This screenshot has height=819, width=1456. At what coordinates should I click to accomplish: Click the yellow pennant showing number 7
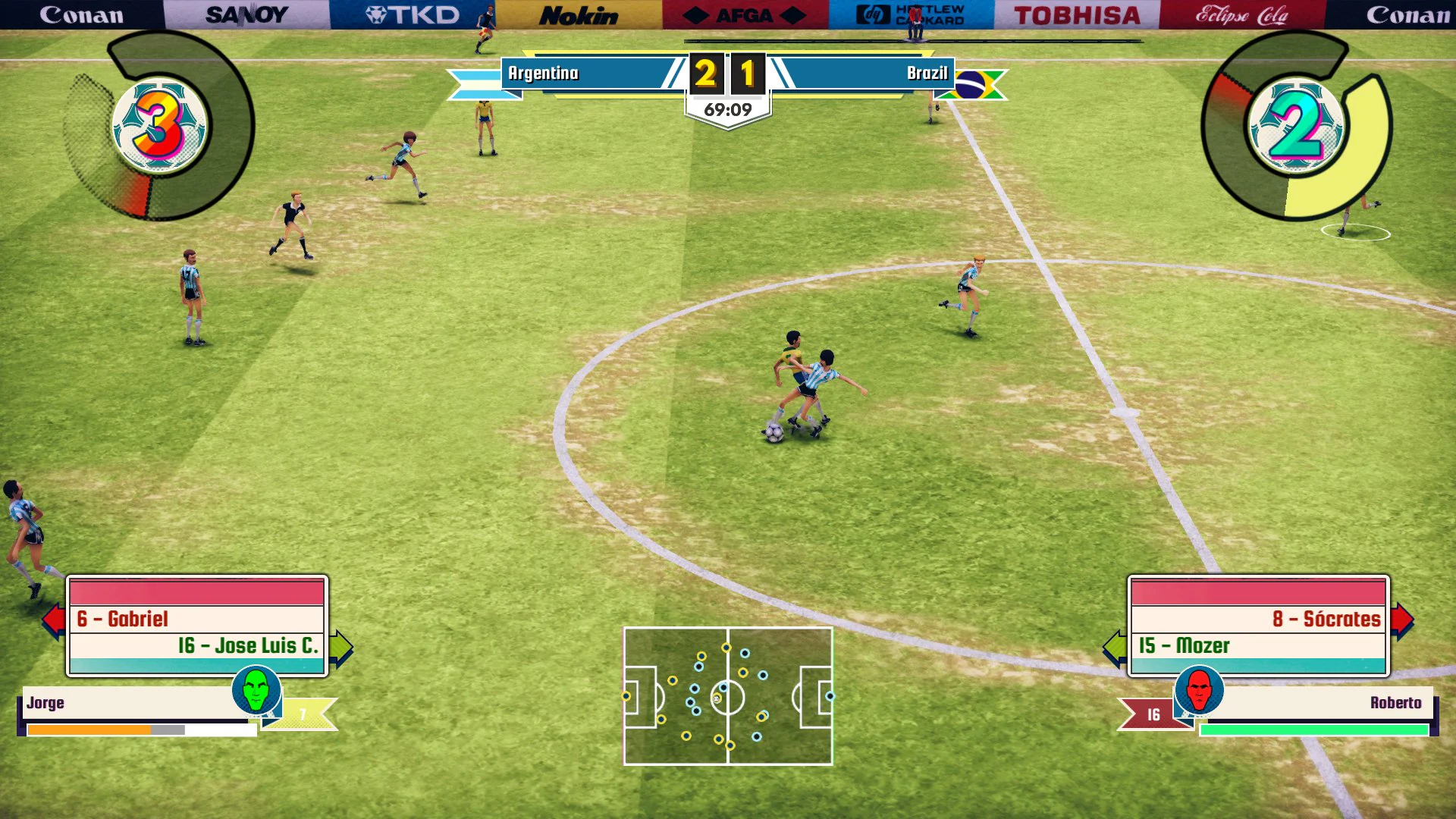[303, 711]
